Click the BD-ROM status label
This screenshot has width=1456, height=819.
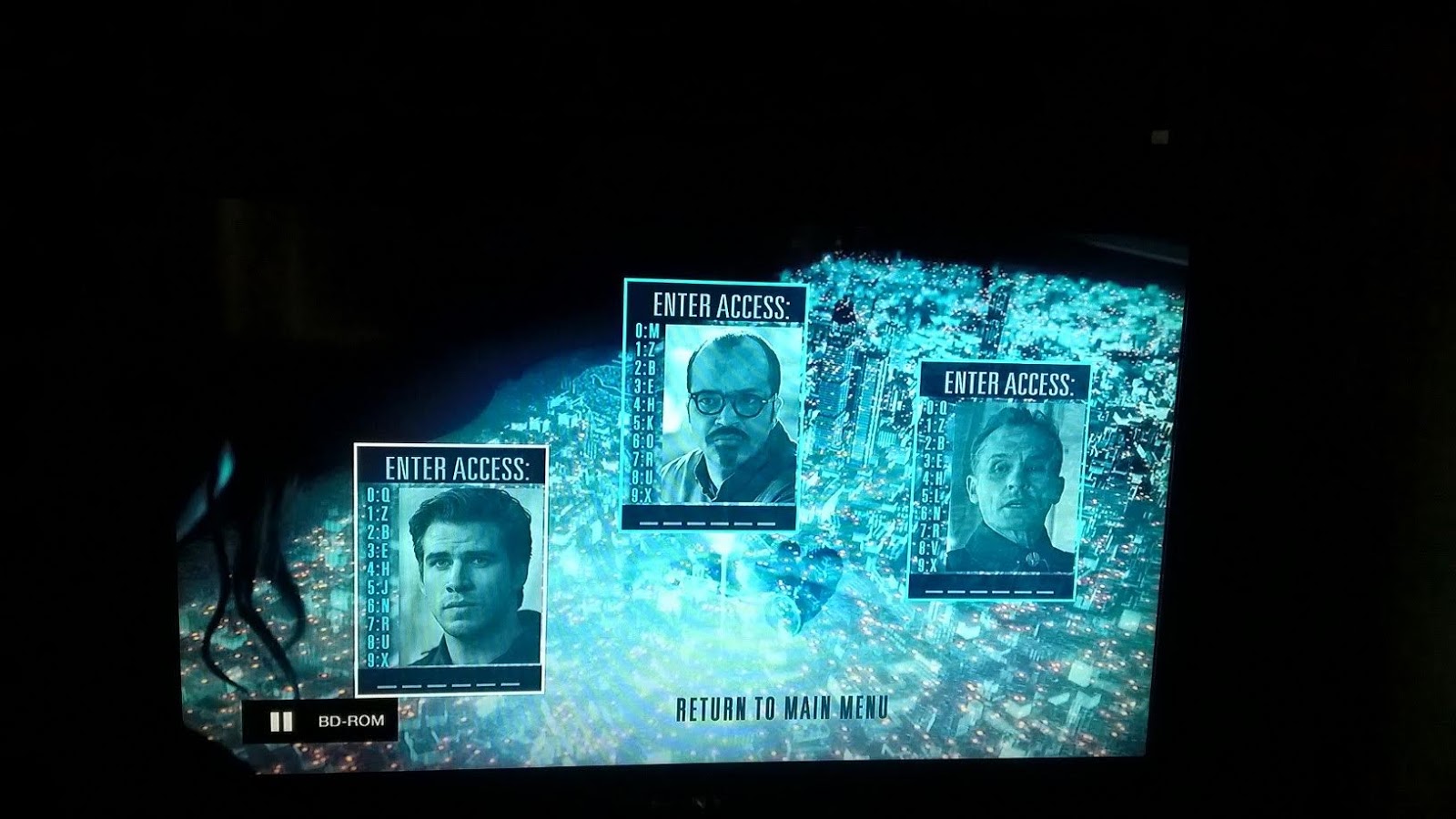[x=351, y=720]
